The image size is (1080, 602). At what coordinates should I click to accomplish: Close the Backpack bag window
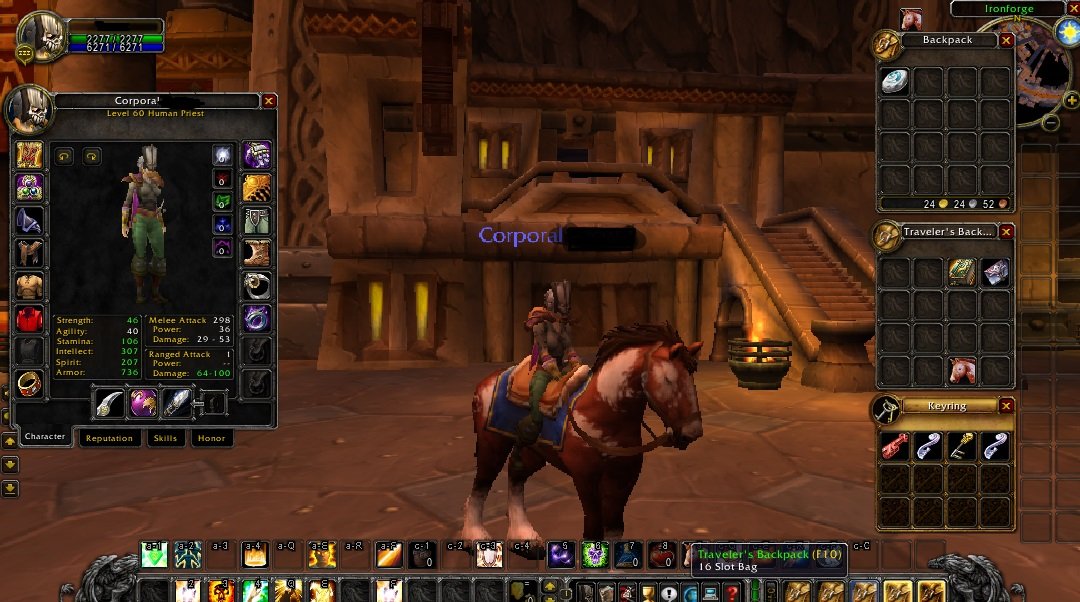pyautogui.click(x=1006, y=41)
